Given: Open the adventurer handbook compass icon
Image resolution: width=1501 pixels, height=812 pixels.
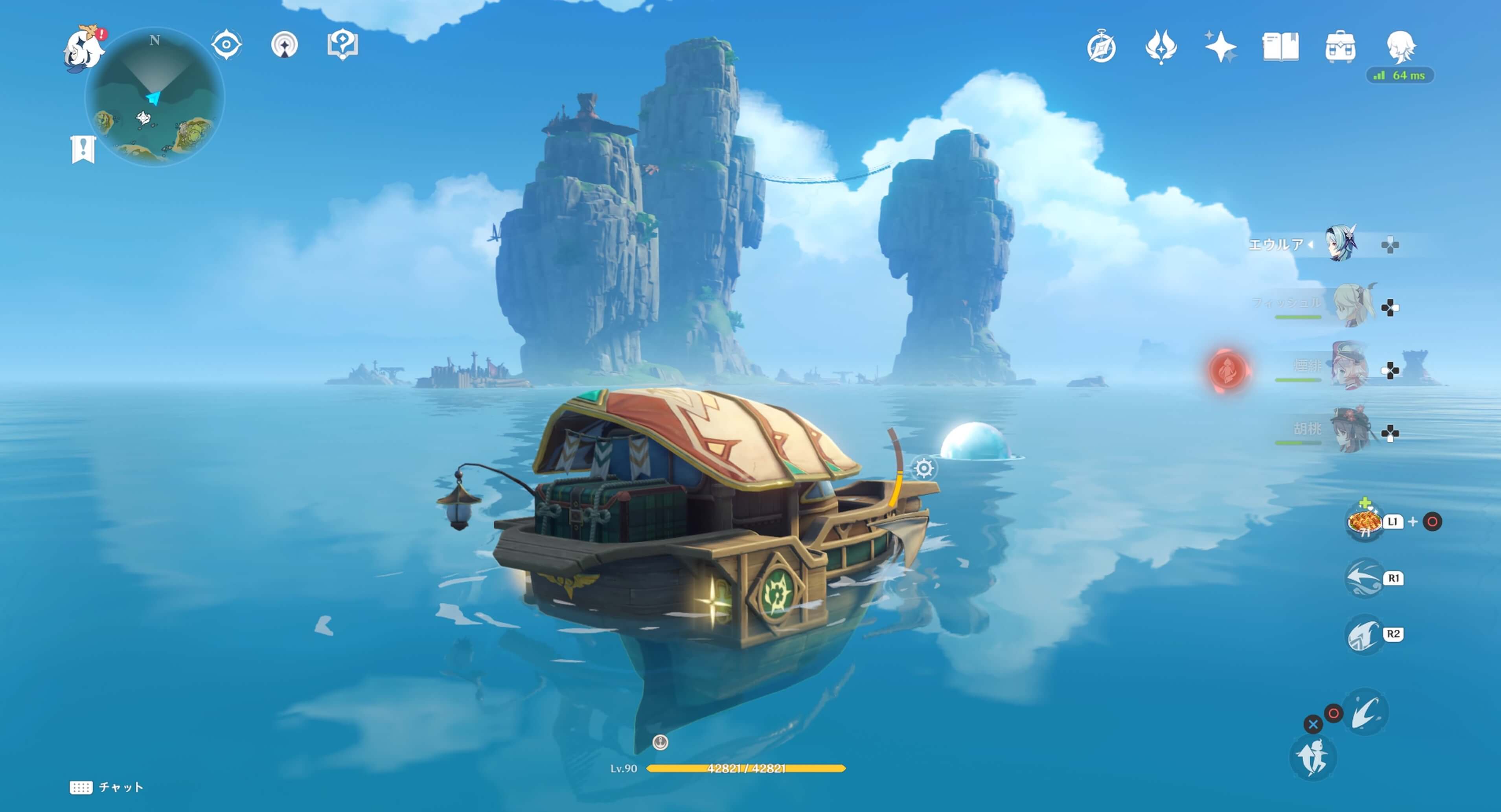Looking at the screenshot, I should click(1101, 47).
